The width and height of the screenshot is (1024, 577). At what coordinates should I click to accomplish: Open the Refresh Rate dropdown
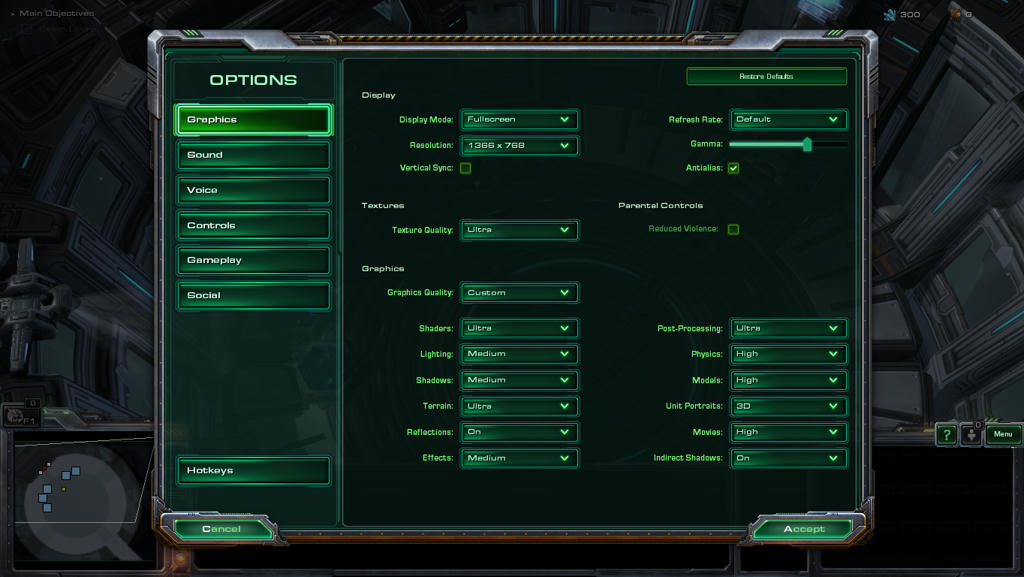tap(788, 119)
